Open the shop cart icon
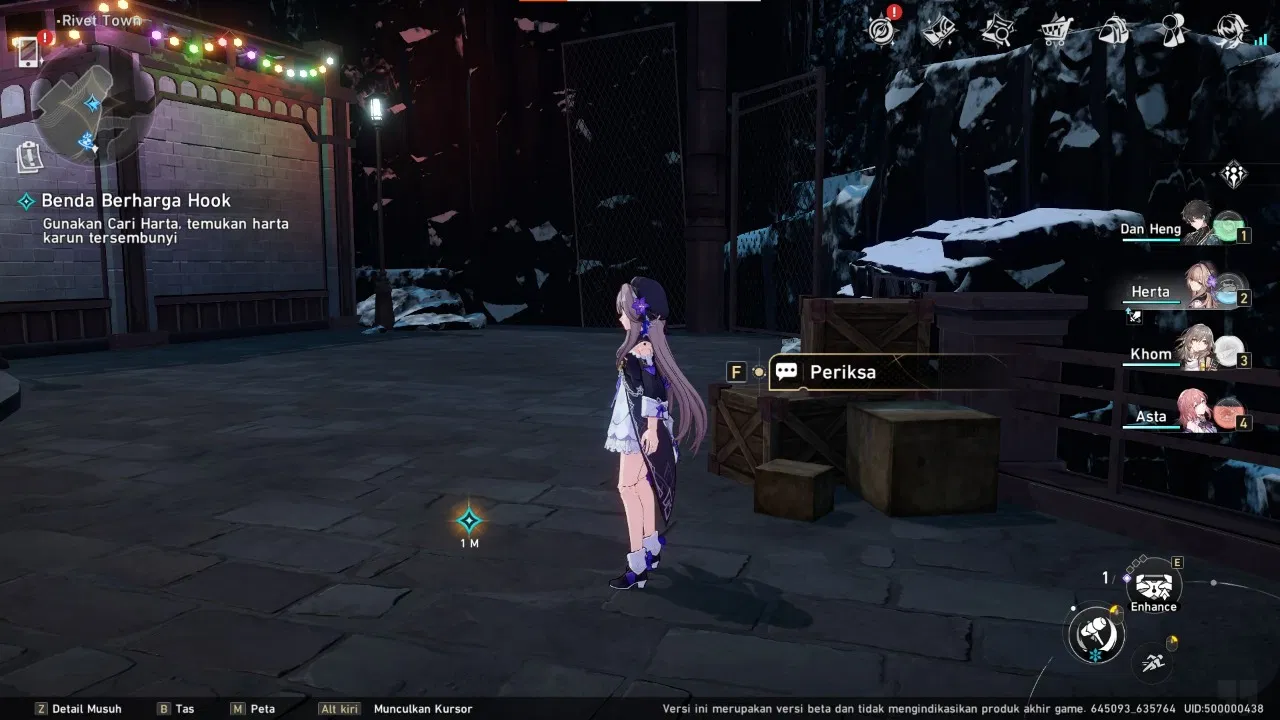This screenshot has width=1280, height=720. [x=1053, y=30]
